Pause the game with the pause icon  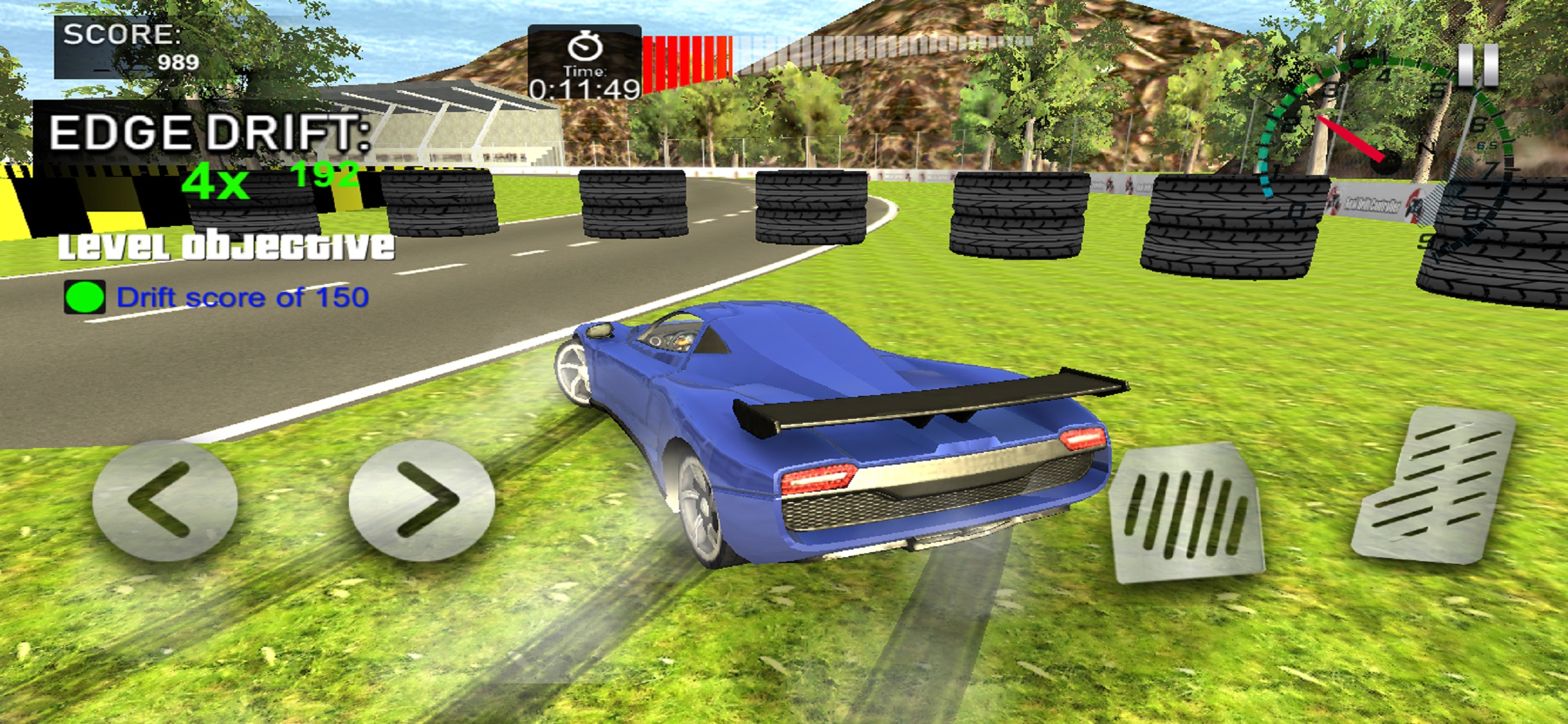pyautogui.click(x=1478, y=65)
